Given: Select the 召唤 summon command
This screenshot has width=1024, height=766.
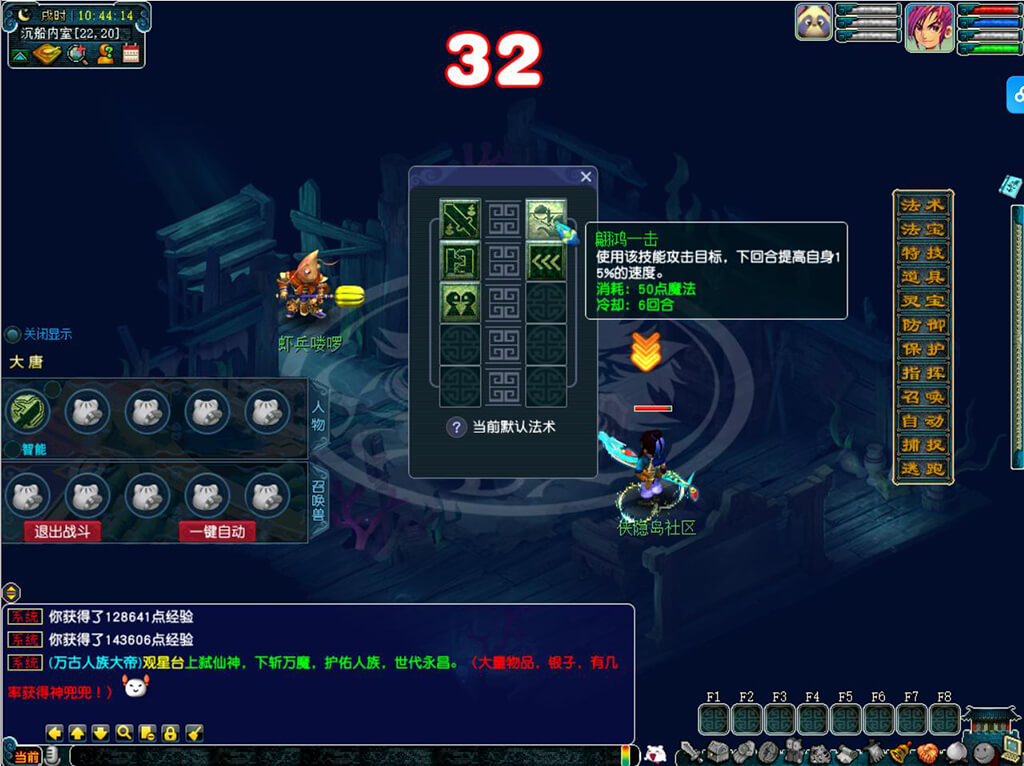Looking at the screenshot, I should tap(922, 397).
